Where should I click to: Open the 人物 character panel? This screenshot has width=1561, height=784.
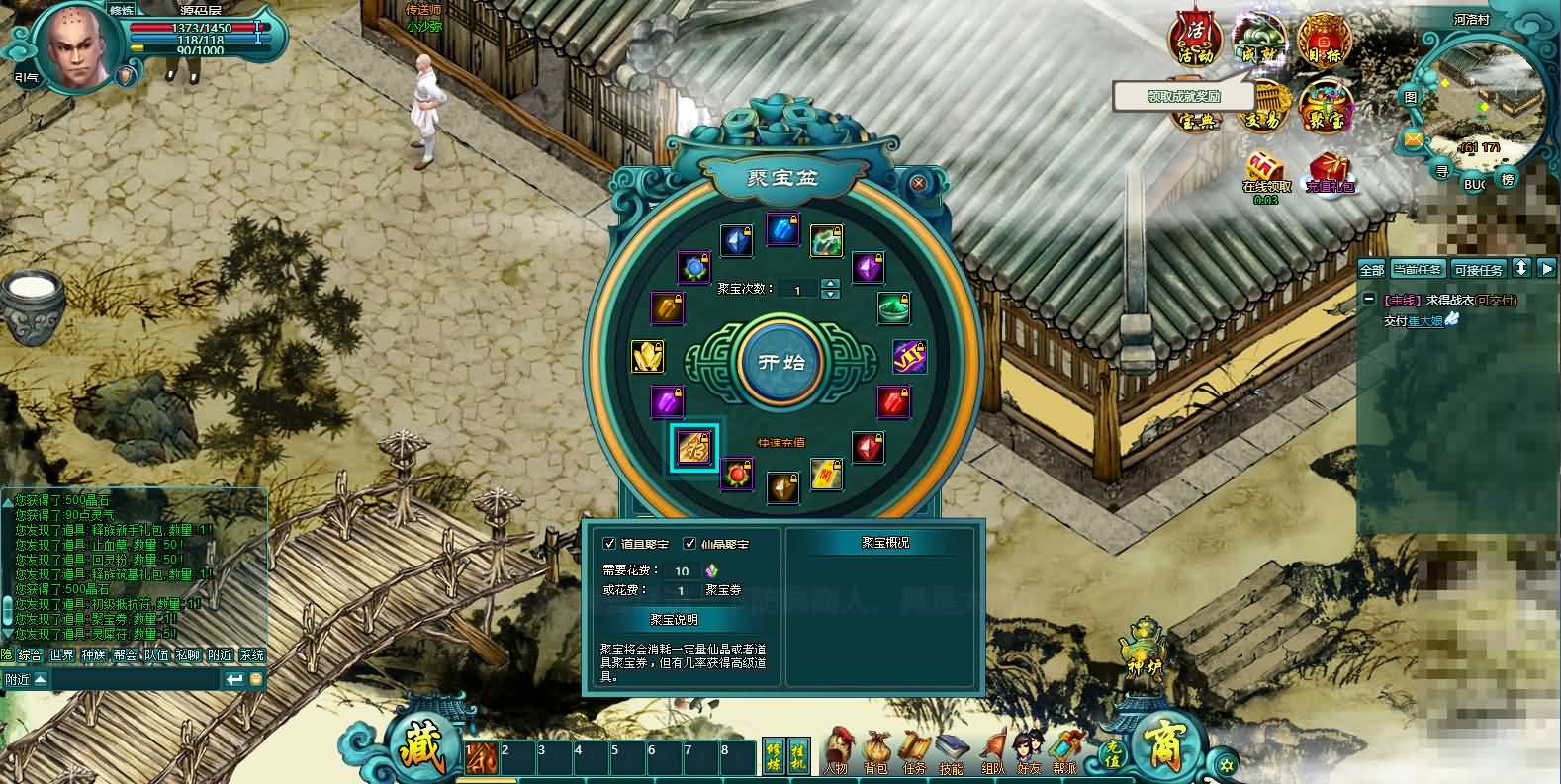click(x=838, y=751)
